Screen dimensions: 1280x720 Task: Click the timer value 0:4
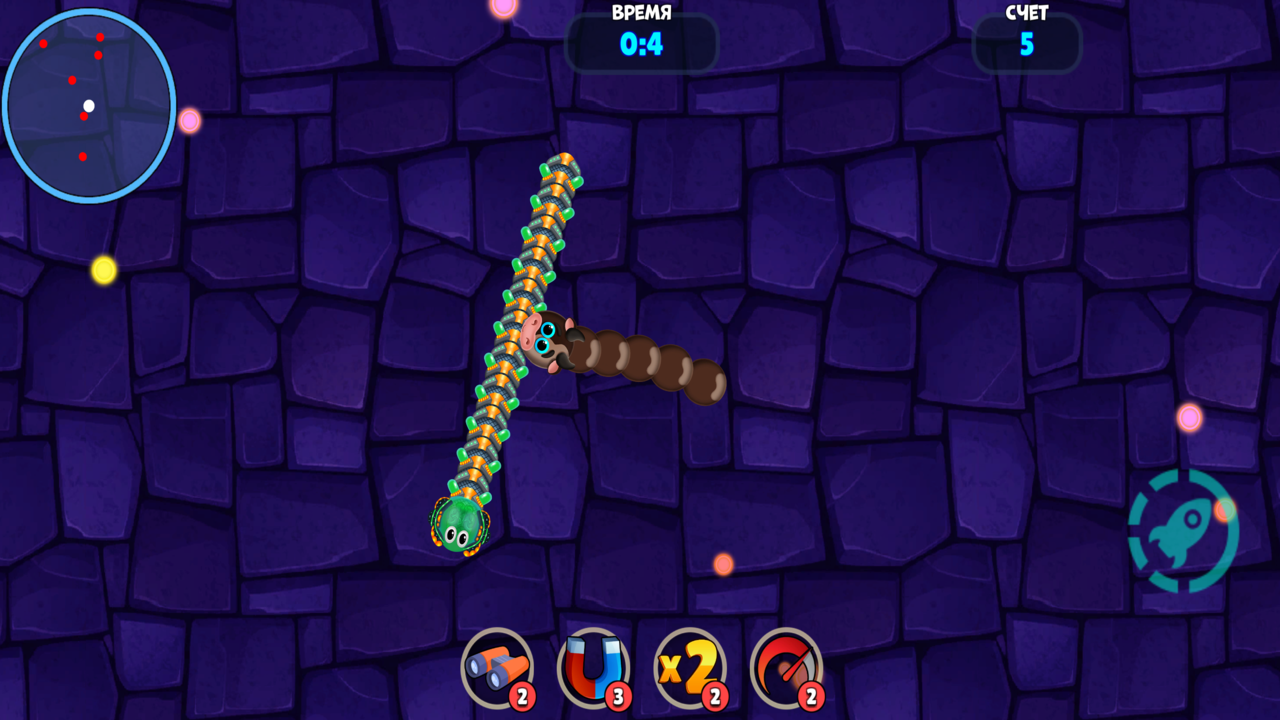[641, 44]
